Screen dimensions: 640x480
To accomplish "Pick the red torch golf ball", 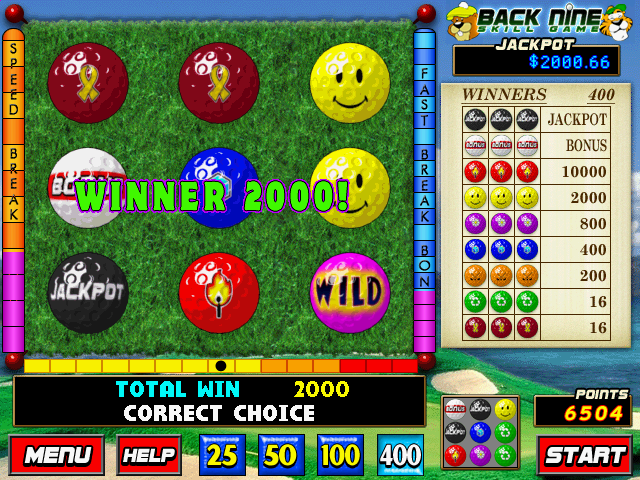I will tap(219, 292).
